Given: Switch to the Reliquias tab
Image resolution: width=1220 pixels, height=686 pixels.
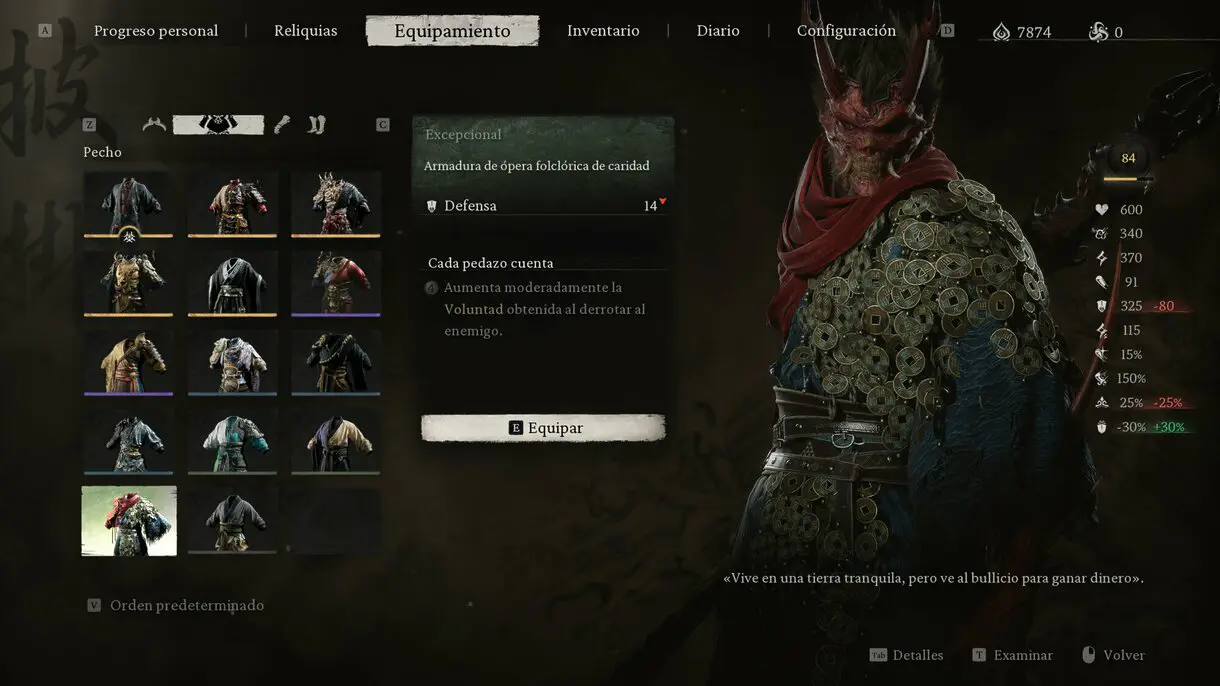Looking at the screenshot, I should pyautogui.click(x=306, y=31).
